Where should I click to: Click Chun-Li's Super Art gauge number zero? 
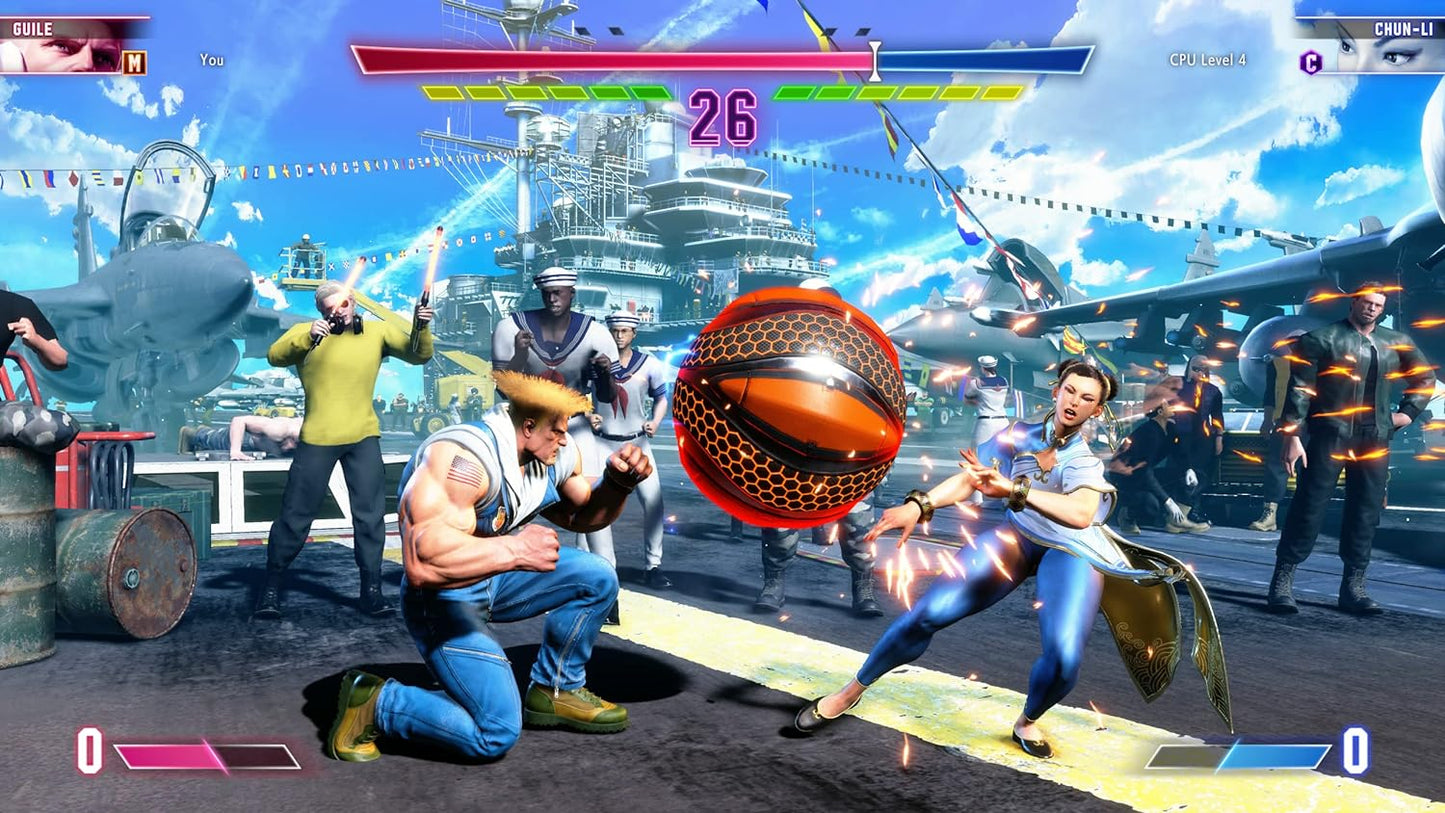1357,749
